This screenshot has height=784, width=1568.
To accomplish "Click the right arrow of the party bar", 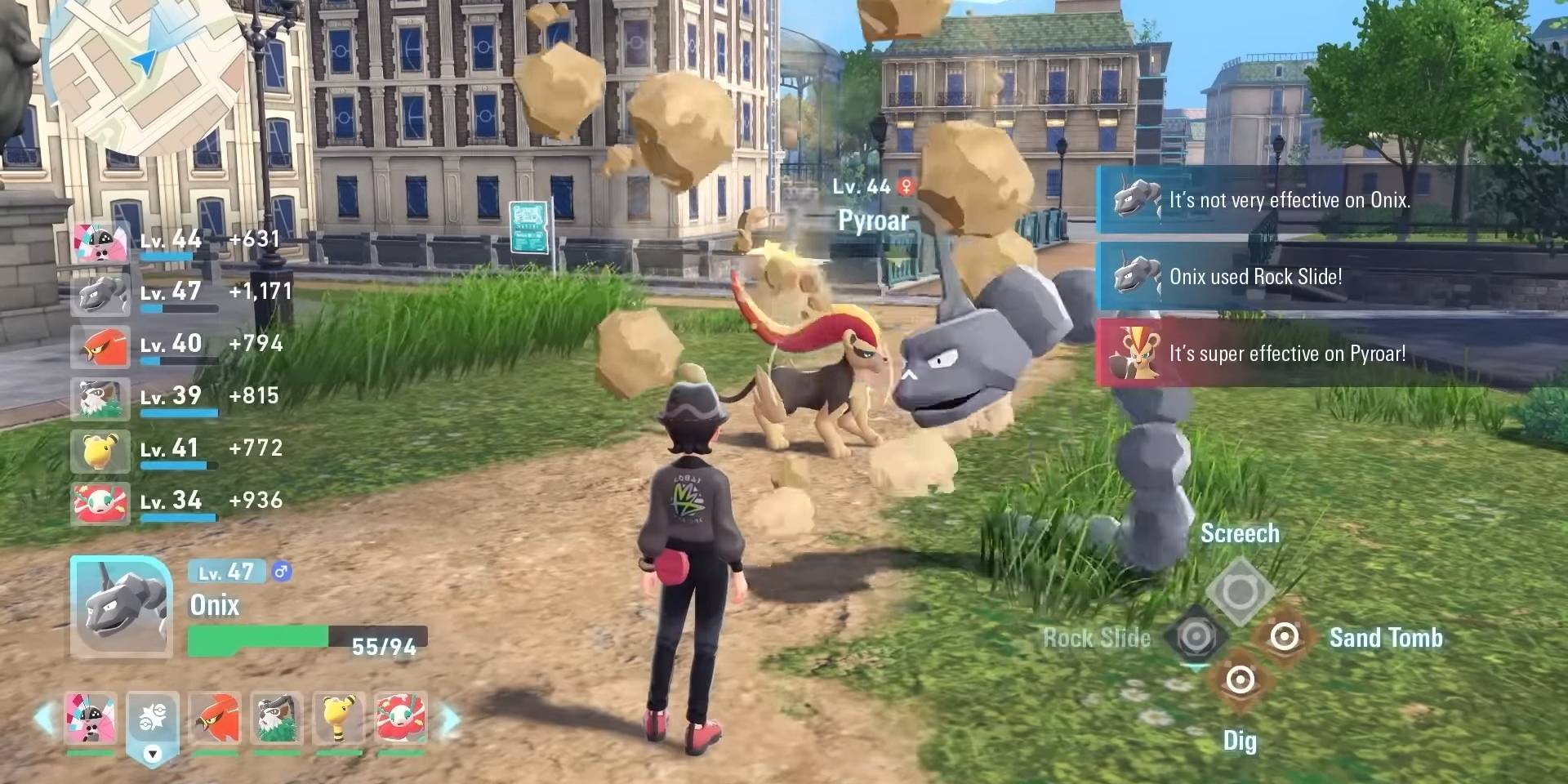I will (449, 719).
